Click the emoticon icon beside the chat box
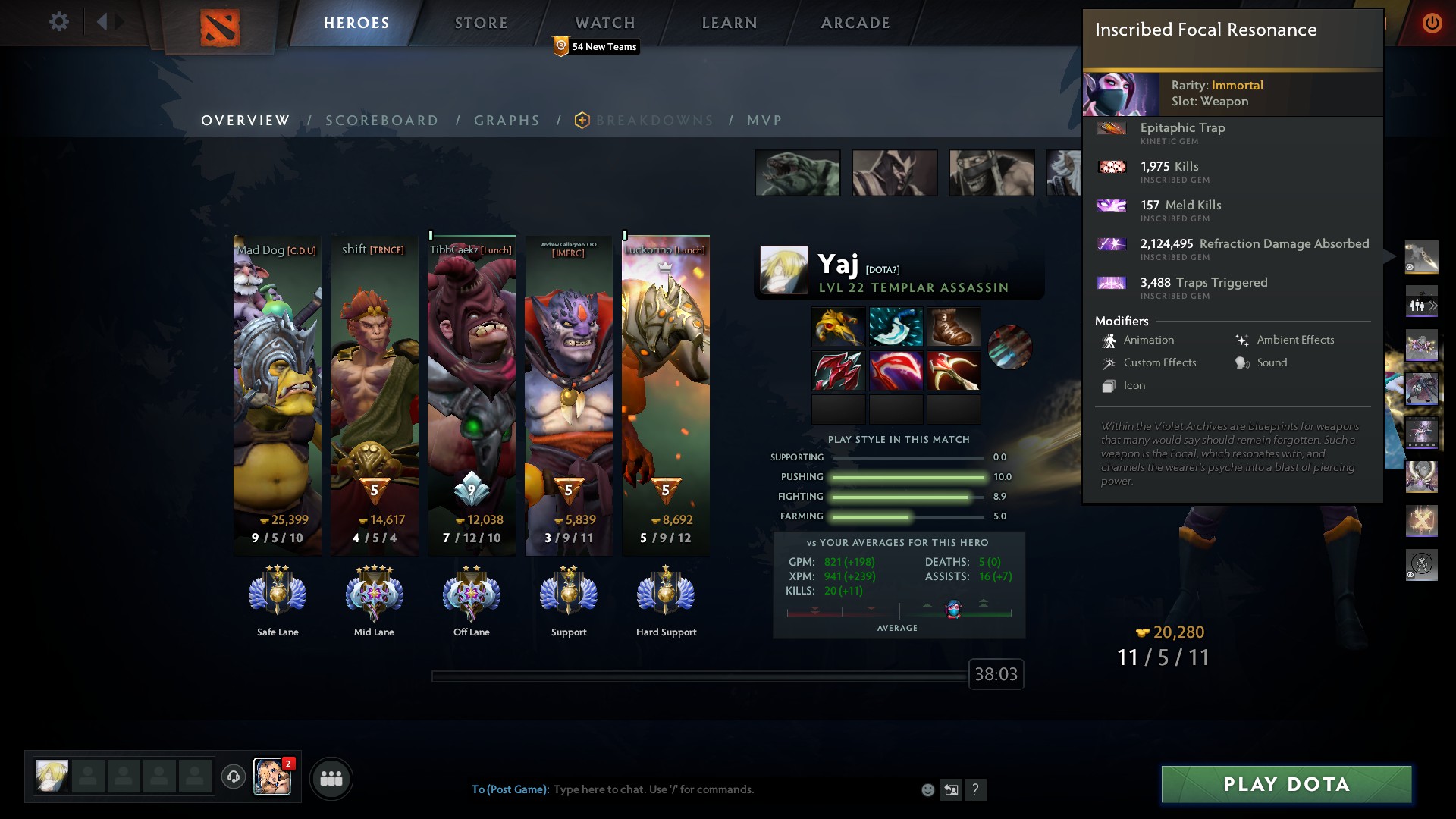This screenshot has width=1456, height=819. [x=927, y=789]
